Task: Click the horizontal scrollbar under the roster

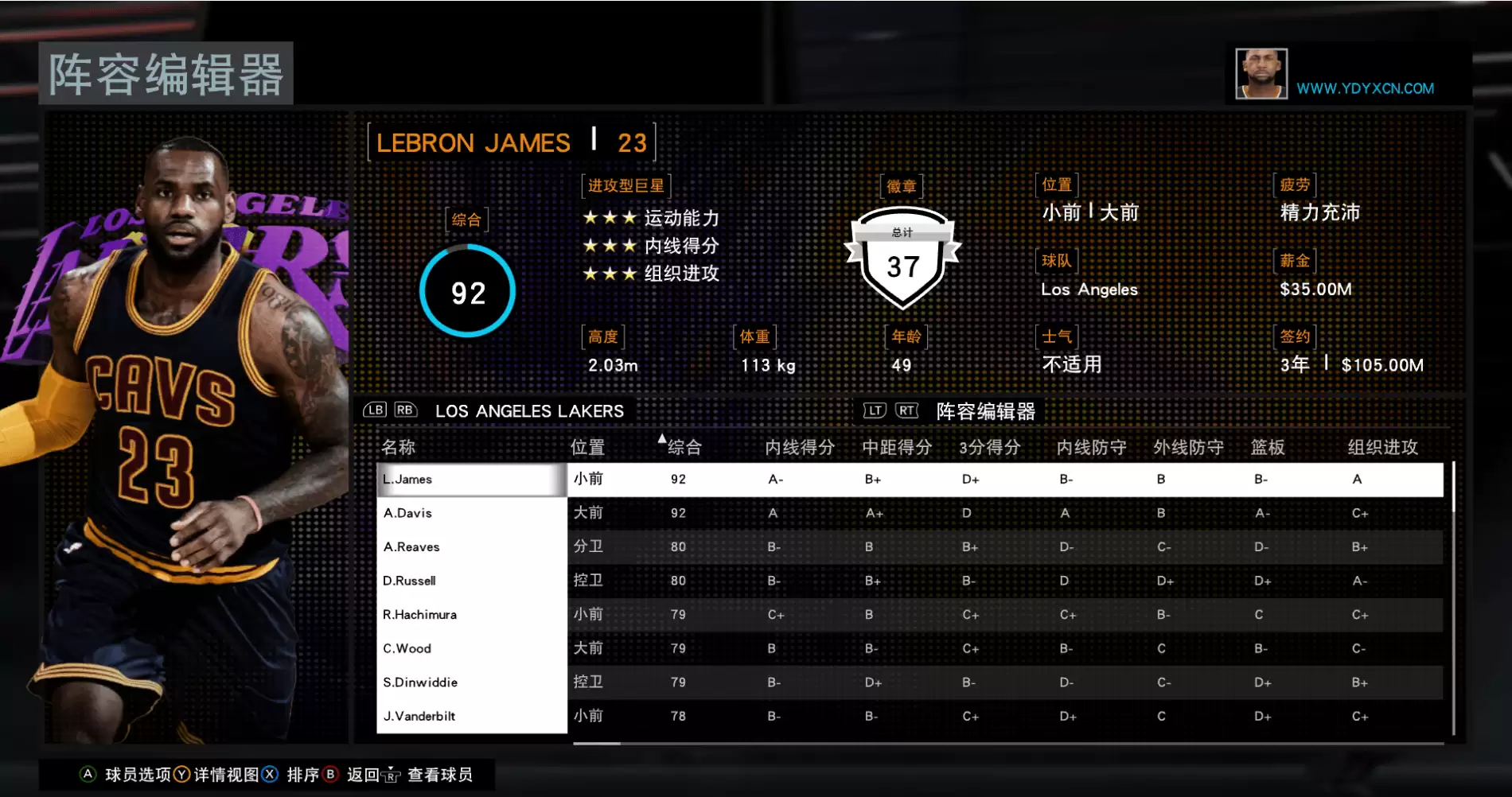Action: click(x=597, y=744)
